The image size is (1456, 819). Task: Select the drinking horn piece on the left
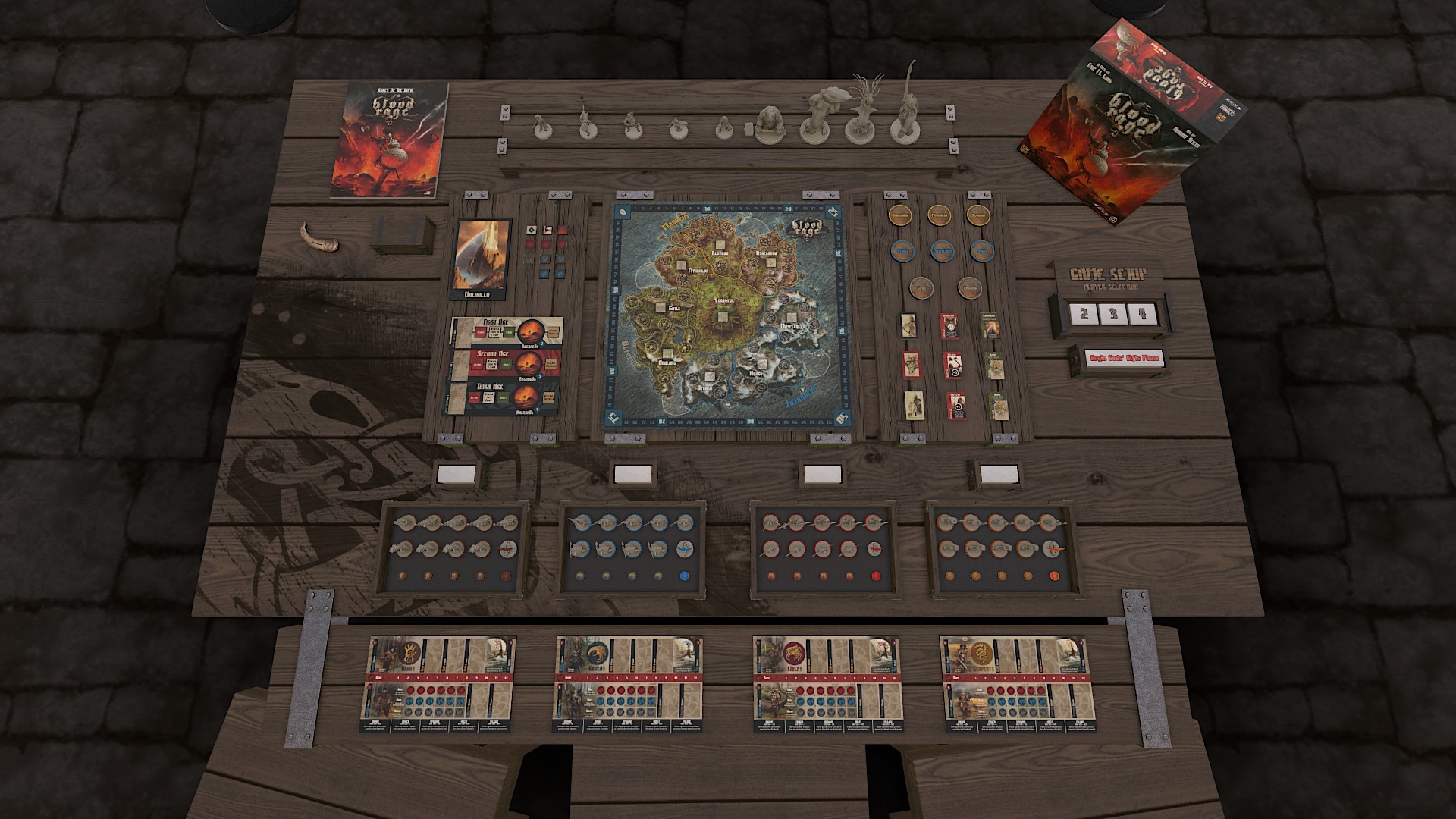[x=318, y=239]
